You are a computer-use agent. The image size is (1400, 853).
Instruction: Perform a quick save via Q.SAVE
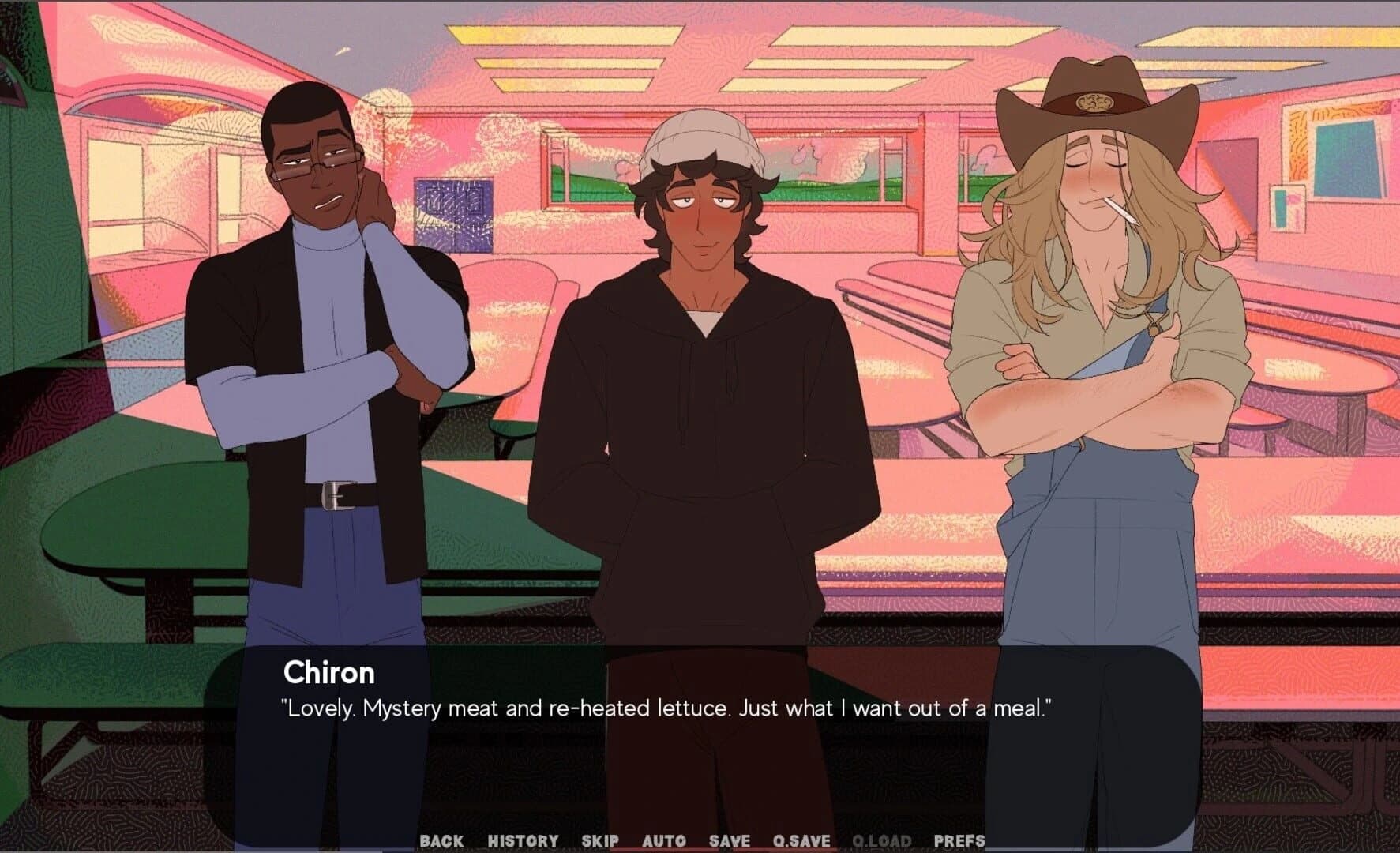click(x=801, y=841)
